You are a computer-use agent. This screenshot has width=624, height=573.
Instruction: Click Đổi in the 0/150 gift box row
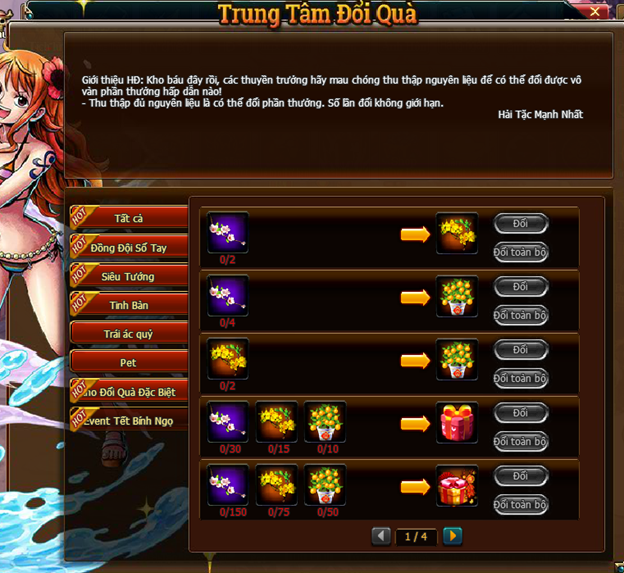521,476
